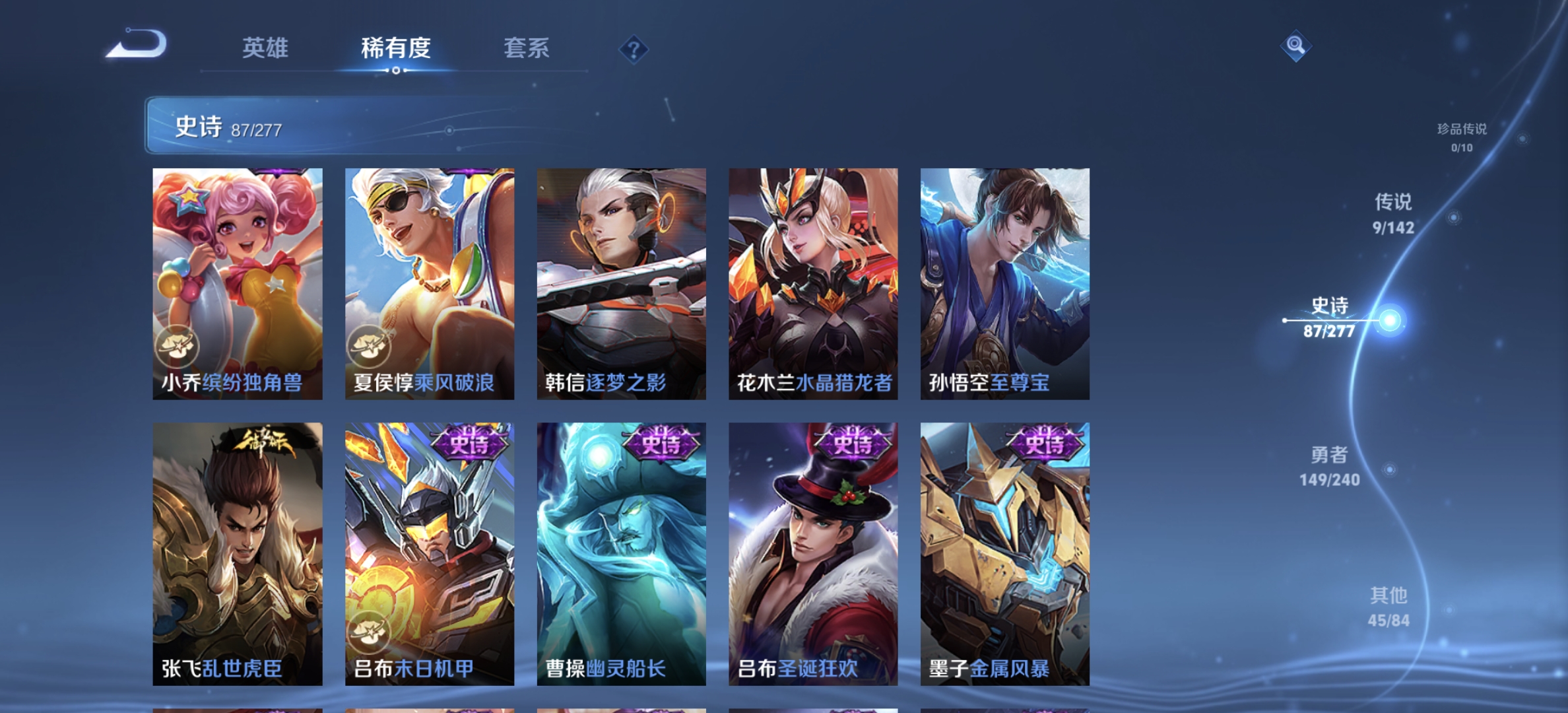Image resolution: width=1568 pixels, height=713 pixels.
Task: Open the 孙悟空至尊宝 skin thumbnail
Action: tap(1005, 284)
